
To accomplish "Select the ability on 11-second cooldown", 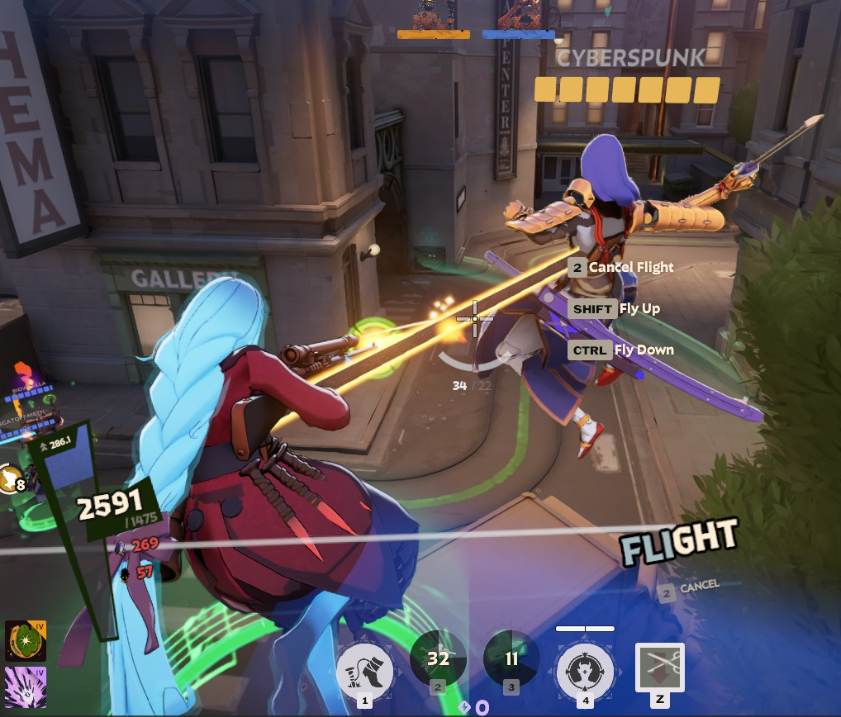I will click(x=511, y=660).
